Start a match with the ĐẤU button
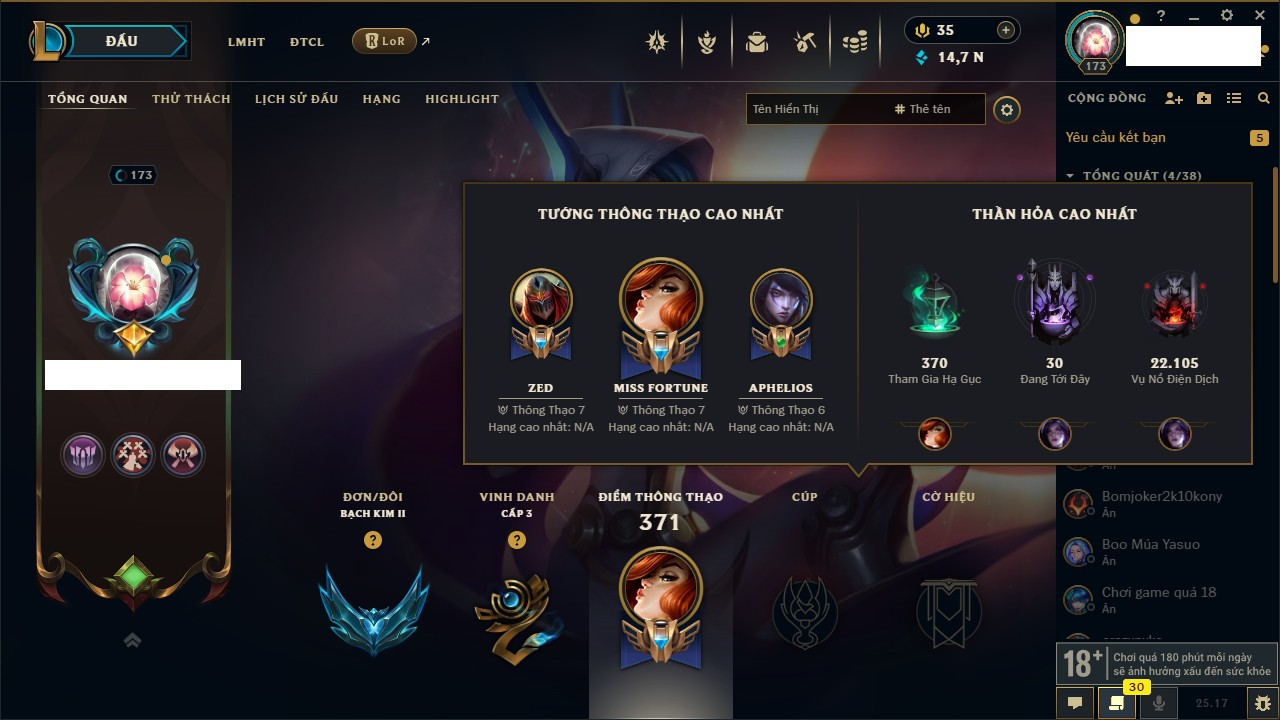The height and width of the screenshot is (720, 1280). click(122, 41)
